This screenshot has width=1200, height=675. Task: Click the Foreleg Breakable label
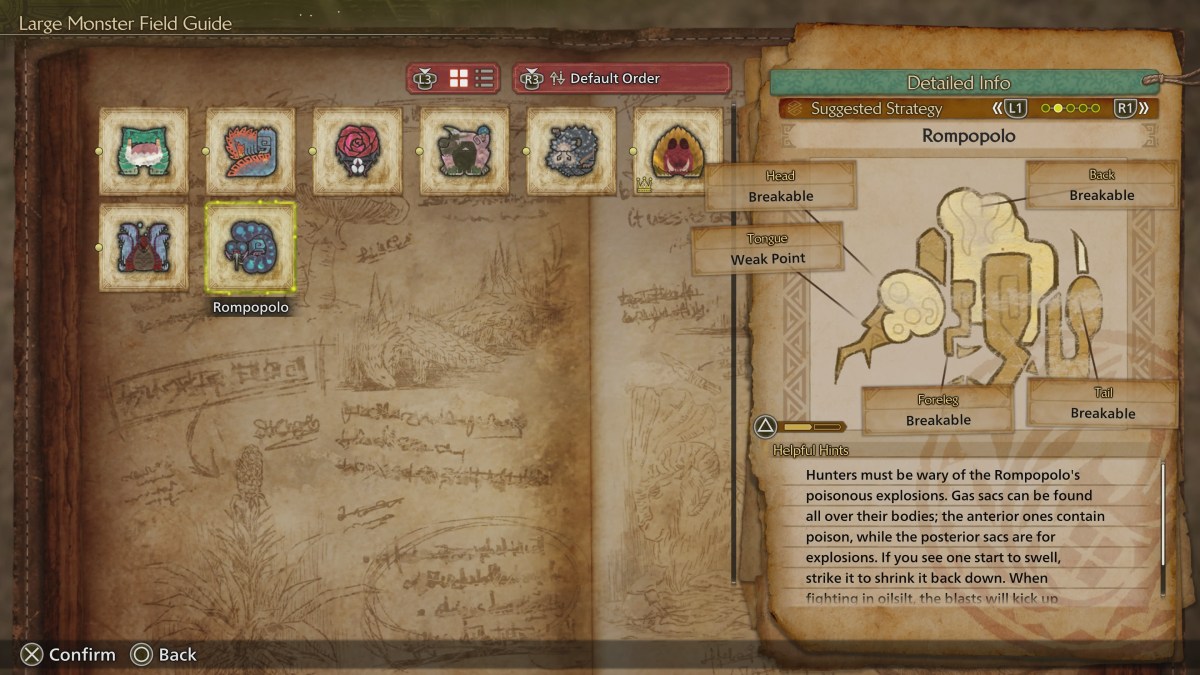938,411
